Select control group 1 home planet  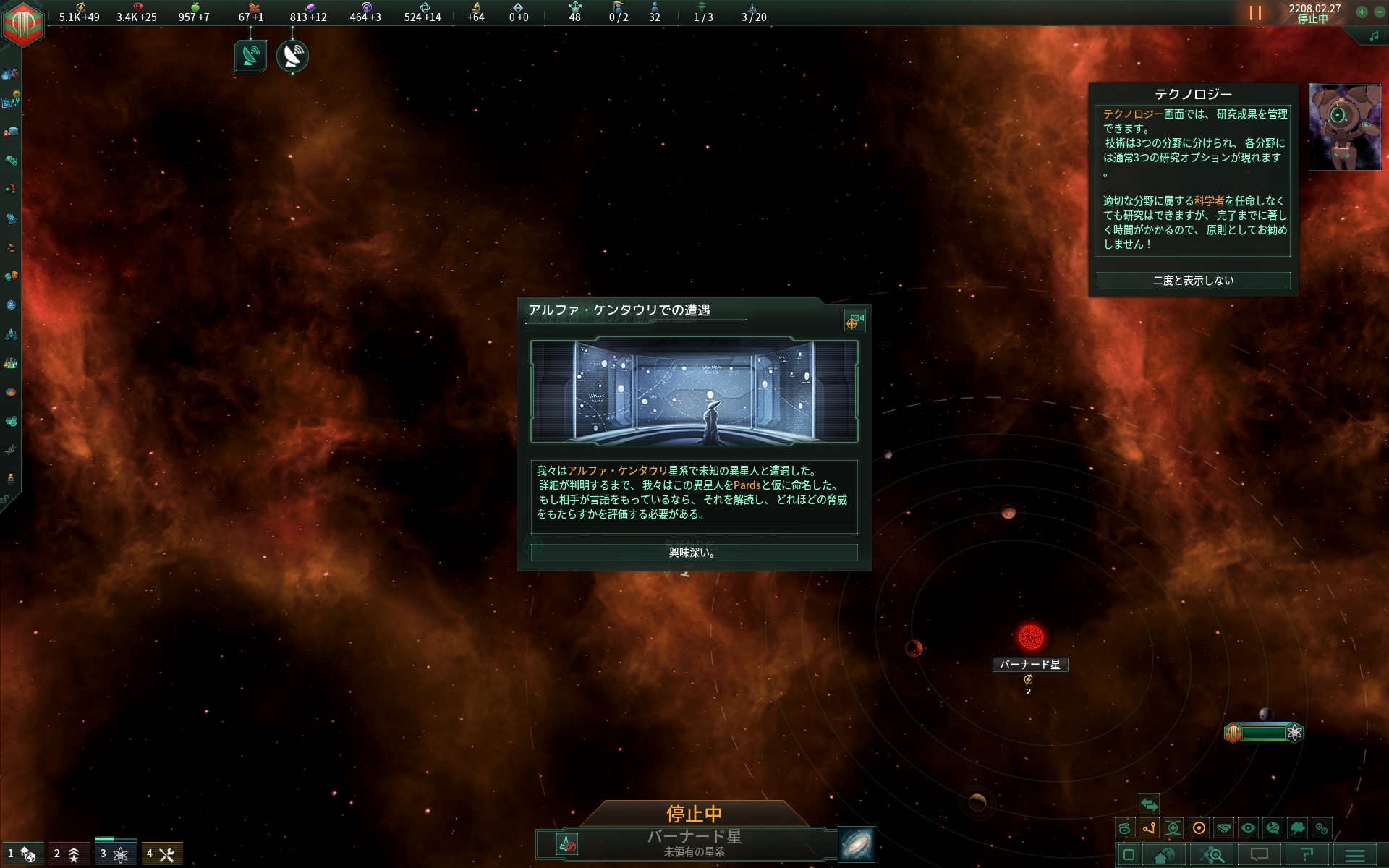[22, 854]
